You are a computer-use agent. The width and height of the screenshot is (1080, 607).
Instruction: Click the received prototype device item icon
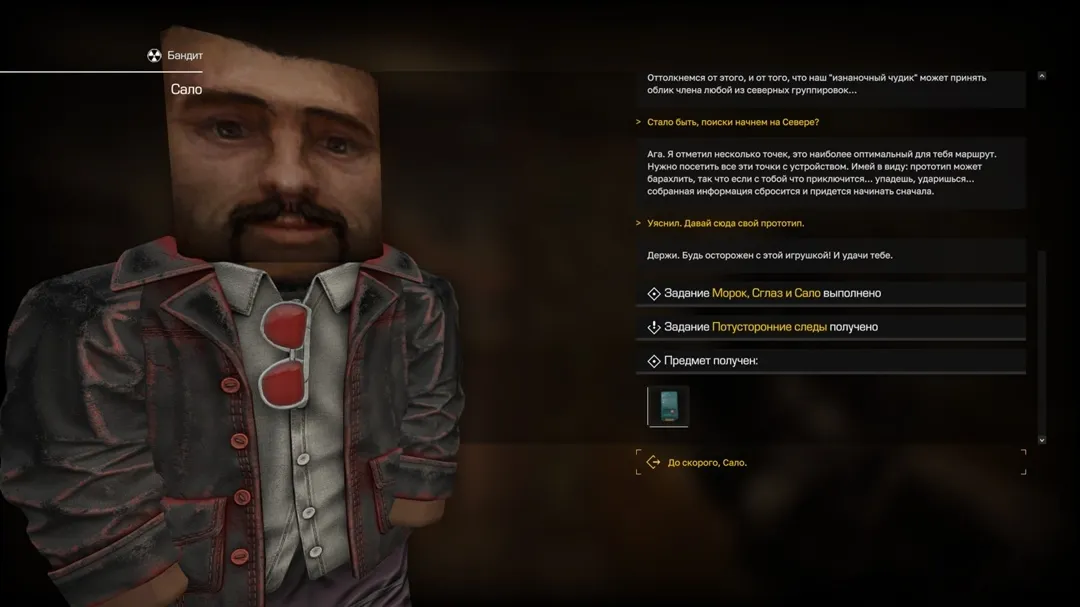(668, 406)
